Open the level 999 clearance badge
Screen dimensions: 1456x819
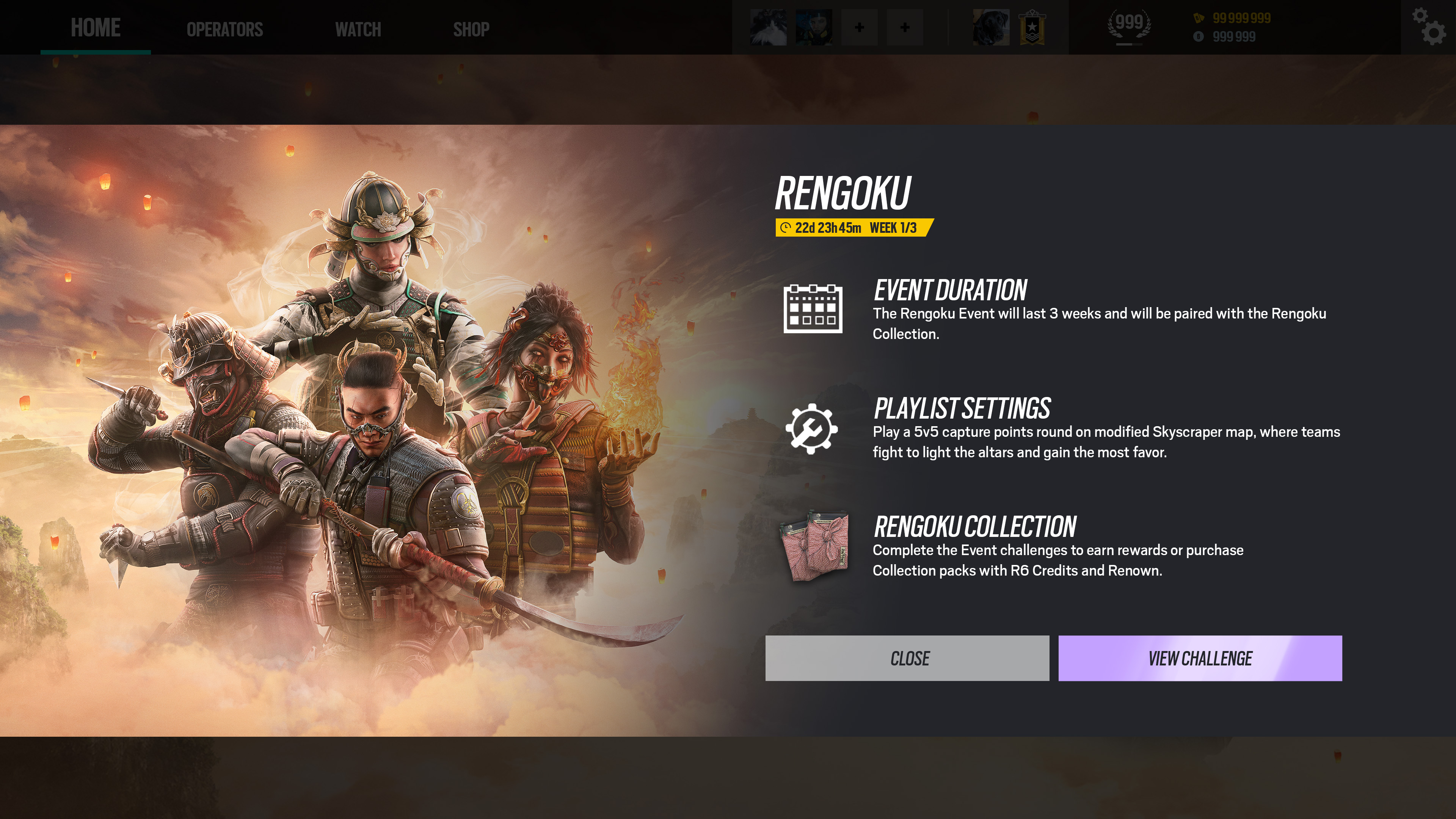pyautogui.click(x=1129, y=26)
